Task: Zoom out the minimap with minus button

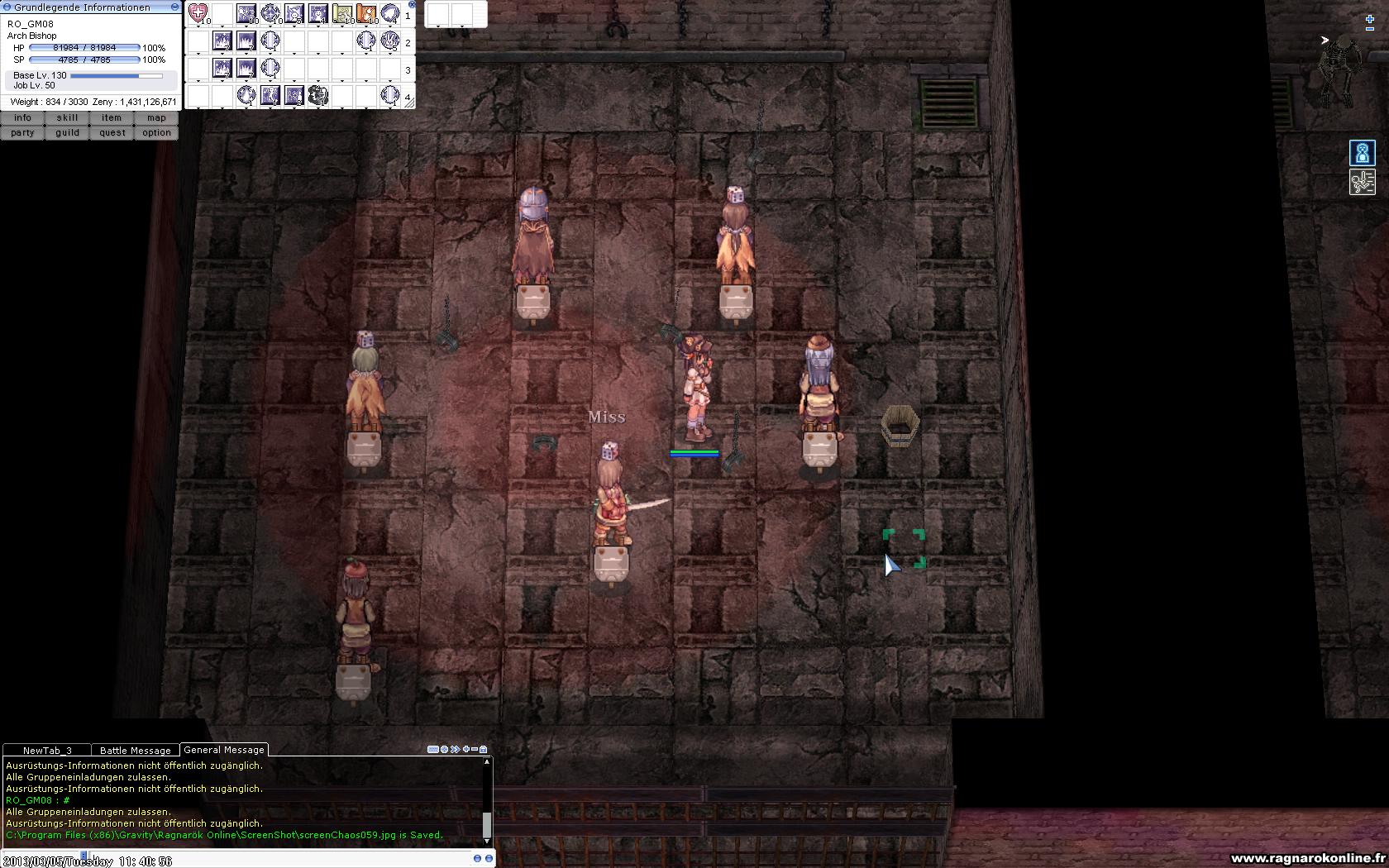Action: [1369, 29]
